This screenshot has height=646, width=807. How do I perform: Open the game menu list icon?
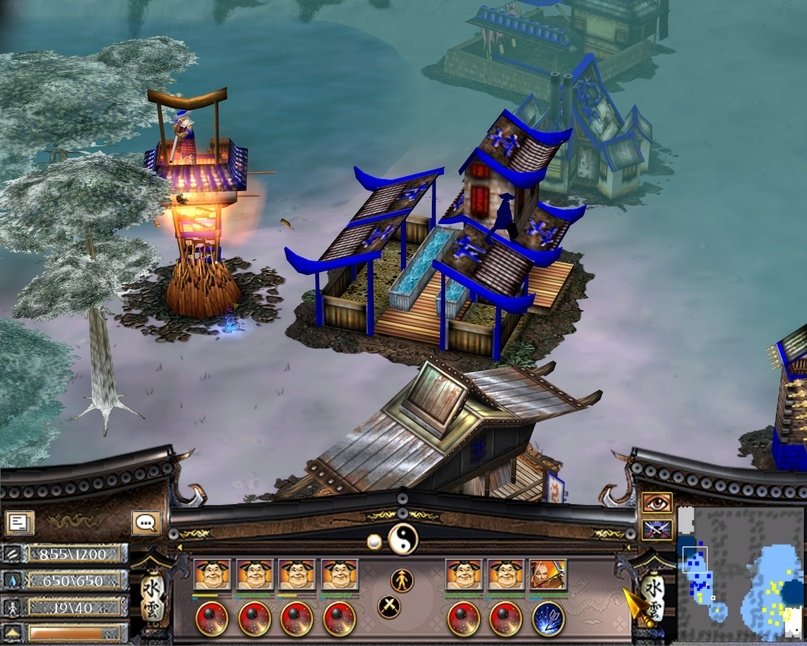pyautogui.click(x=20, y=522)
